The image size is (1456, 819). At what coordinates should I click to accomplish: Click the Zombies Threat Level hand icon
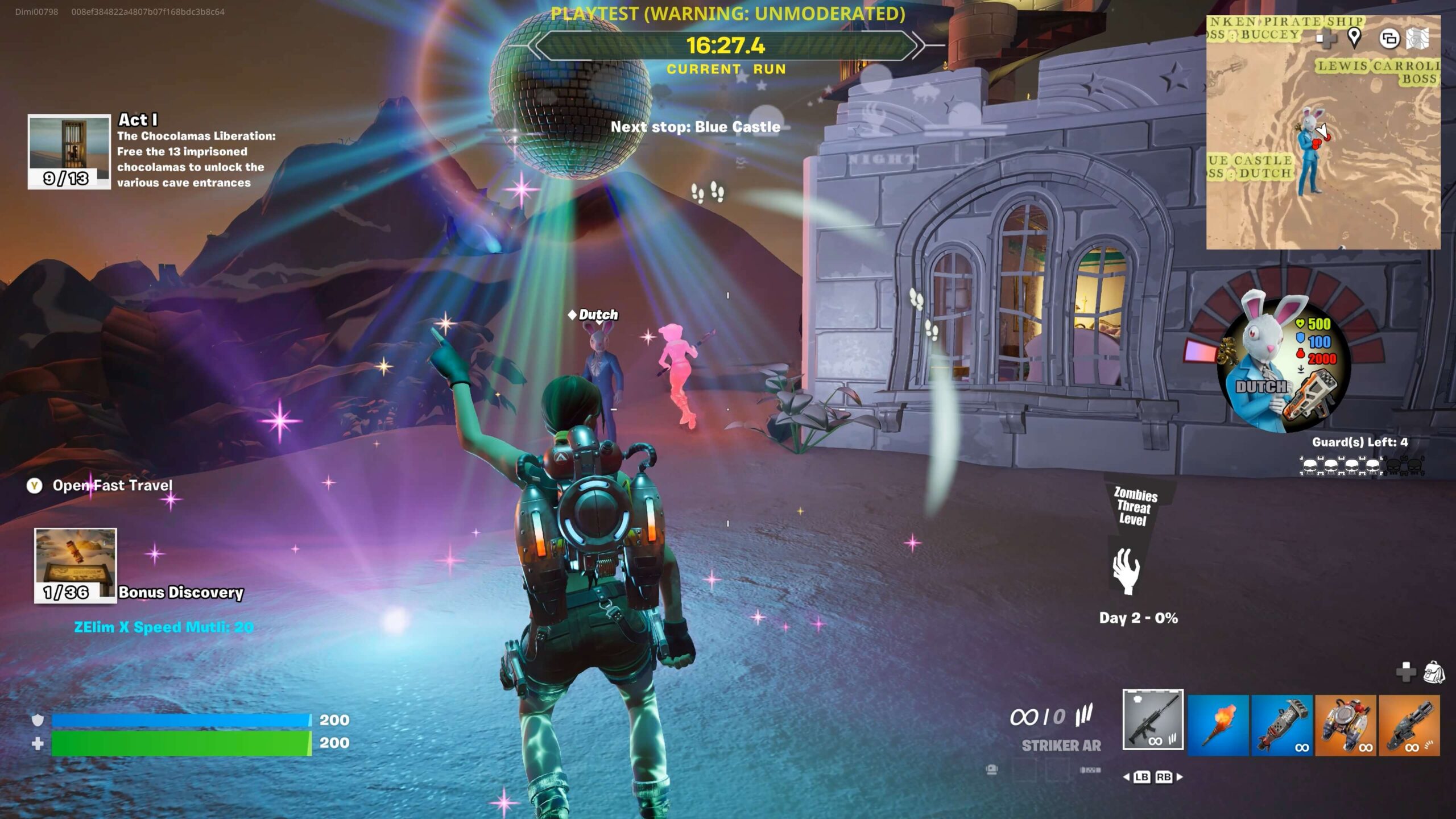click(x=1126, y=570)
